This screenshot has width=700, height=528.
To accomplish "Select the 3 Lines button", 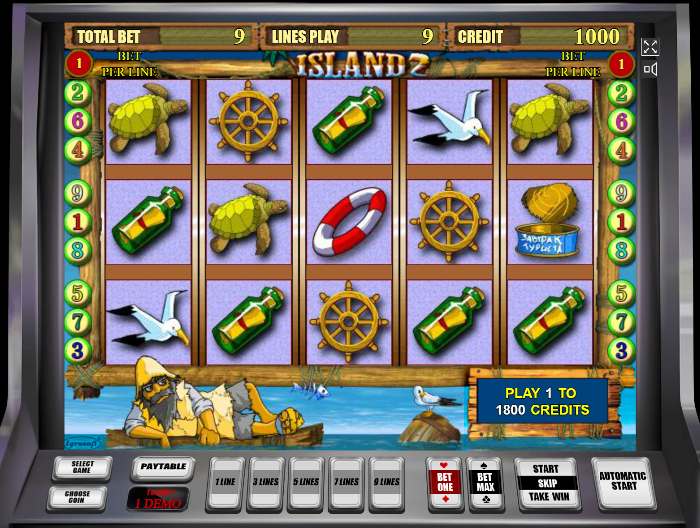I will point(266,483).
